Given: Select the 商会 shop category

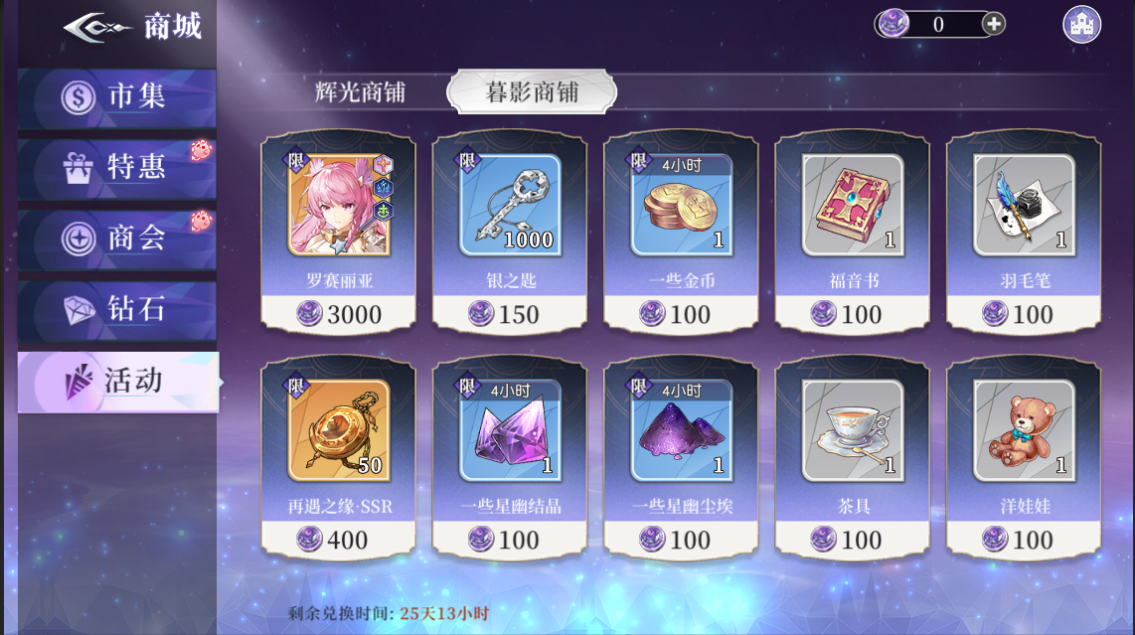Looking at the screenshot, I should click(x=117, y=239).
